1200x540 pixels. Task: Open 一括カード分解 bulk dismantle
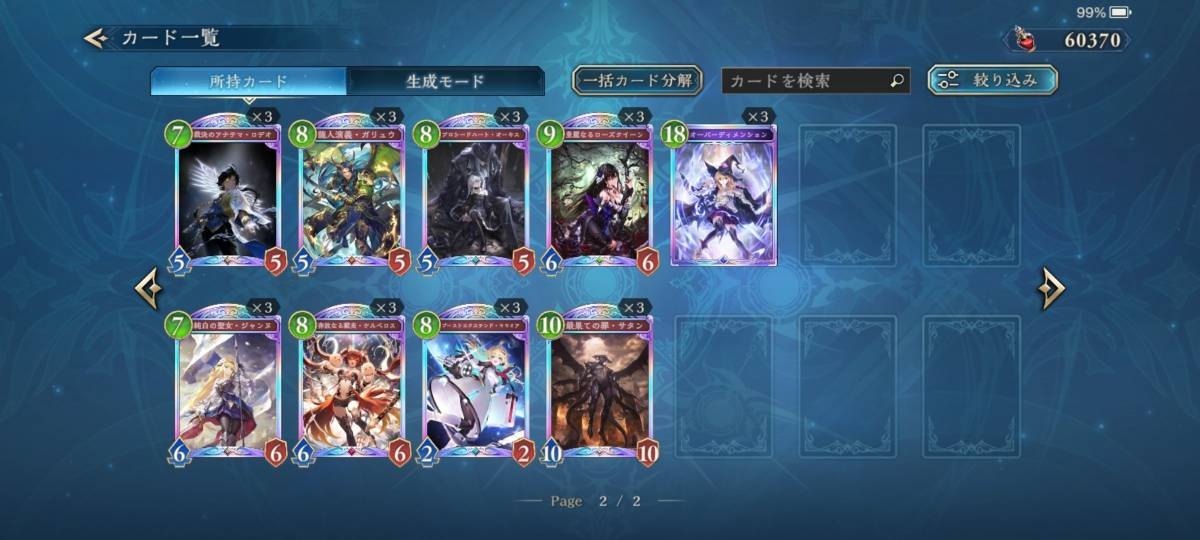pyautogui.click(x=637, y=80)
